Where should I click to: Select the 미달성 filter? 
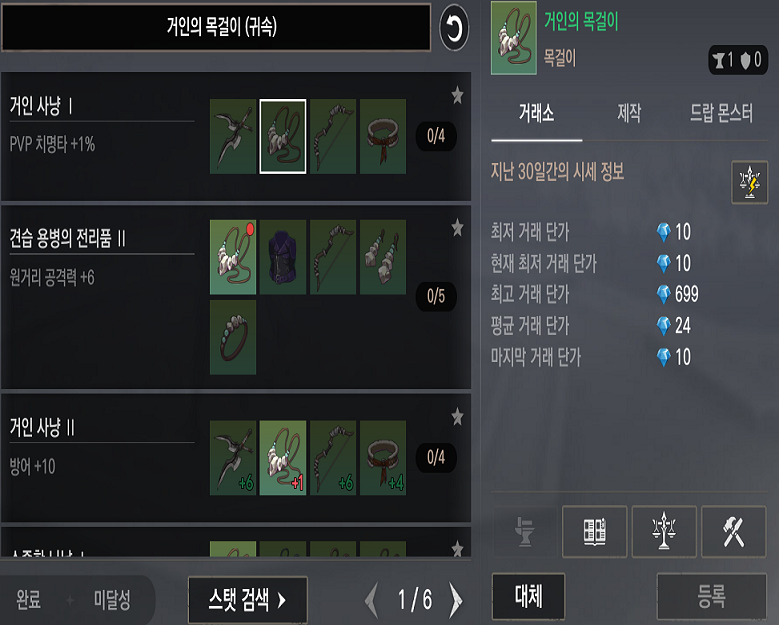click(x=111, y=600)
